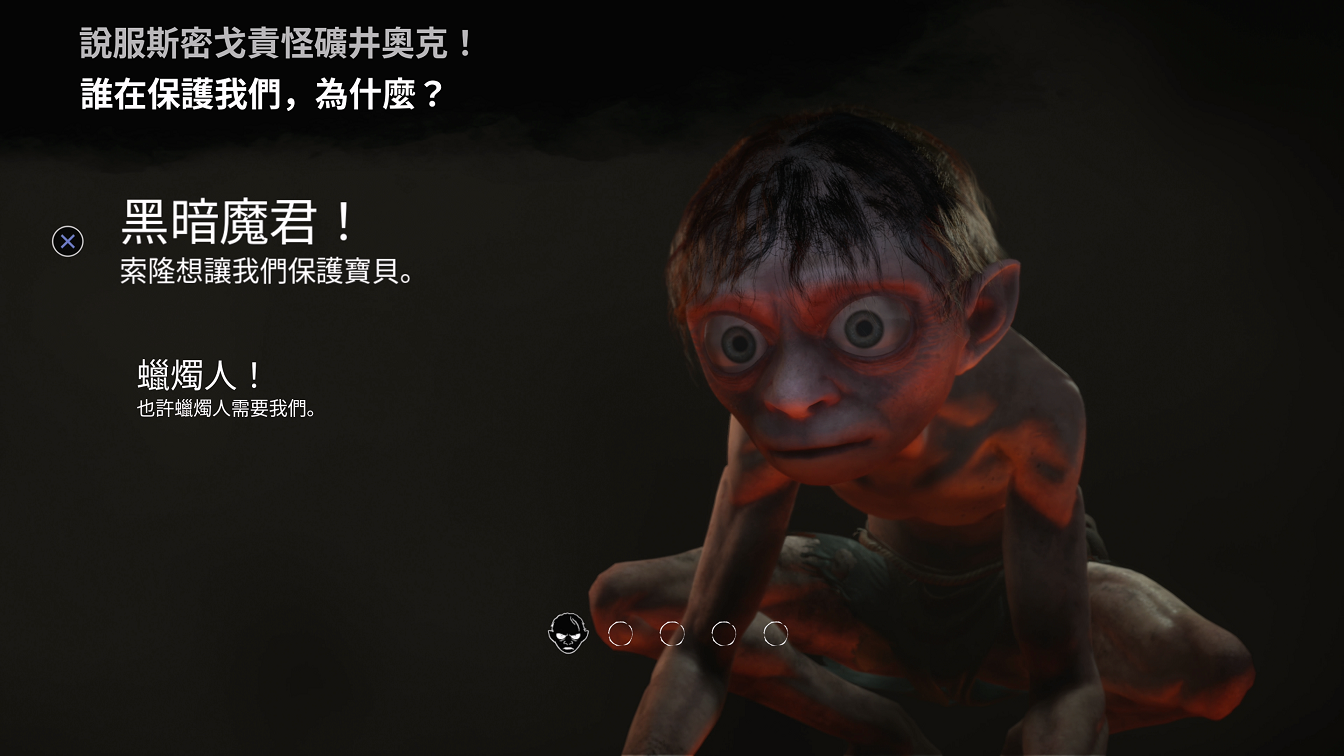Click the fourth hollow circle indicator

[x=773, y=633]
